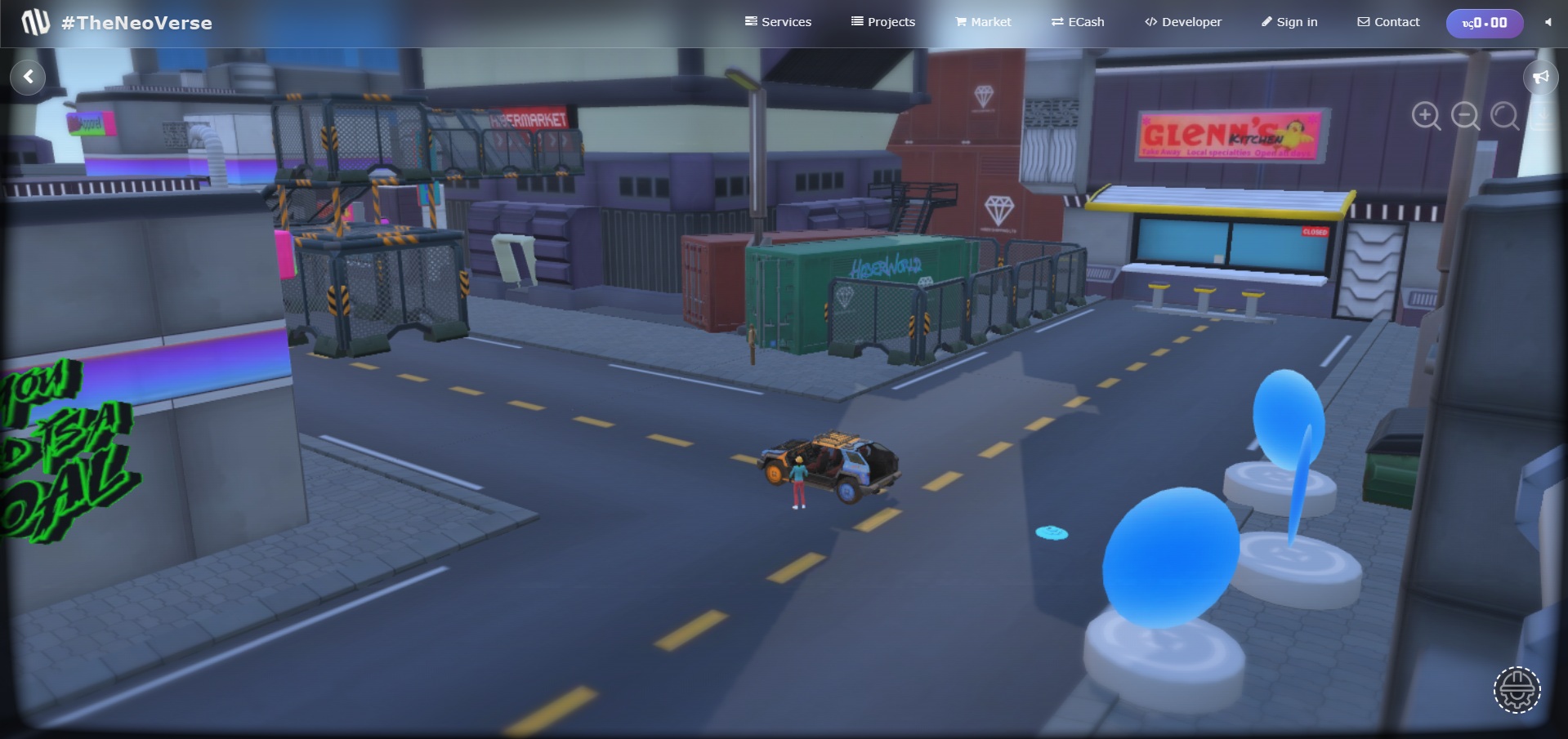Click the purple 0.00 balance button
1568x739 pixels.
point(1484,23)
